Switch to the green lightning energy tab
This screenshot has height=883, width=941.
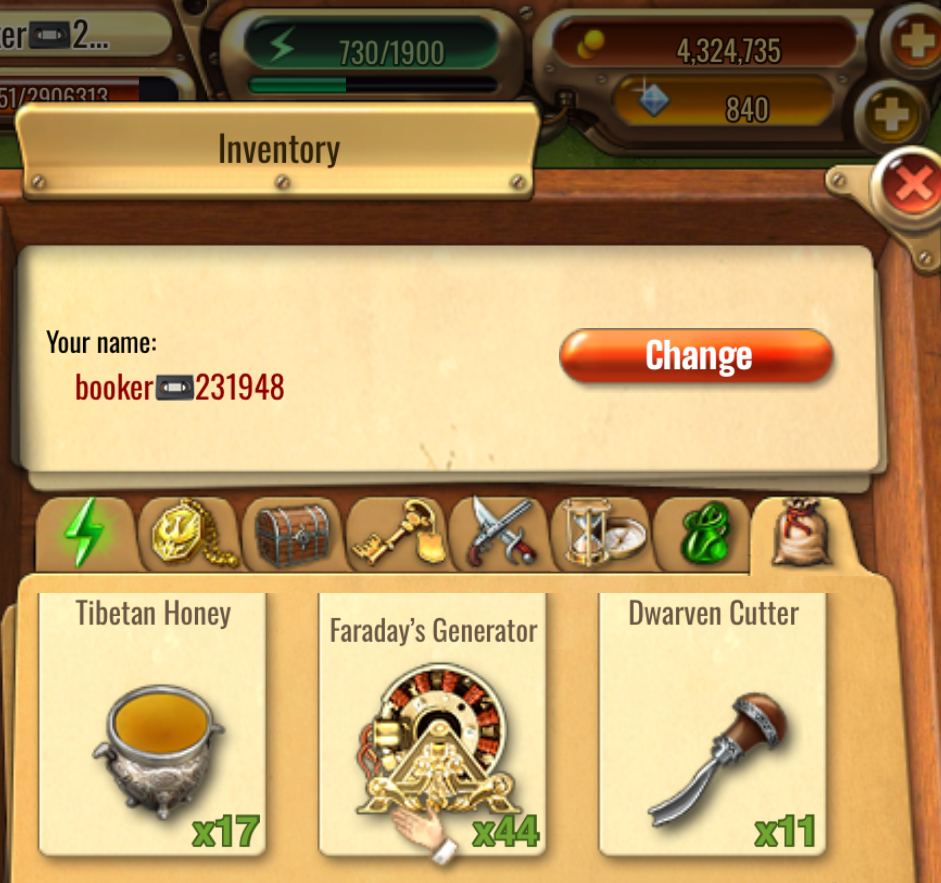pos(85,535)
